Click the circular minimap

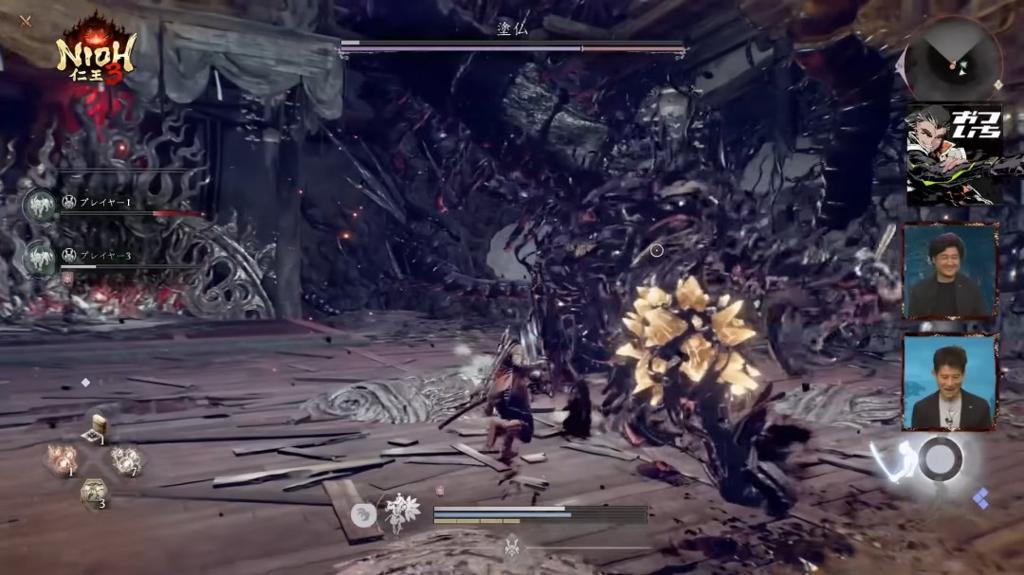[953, 59]
